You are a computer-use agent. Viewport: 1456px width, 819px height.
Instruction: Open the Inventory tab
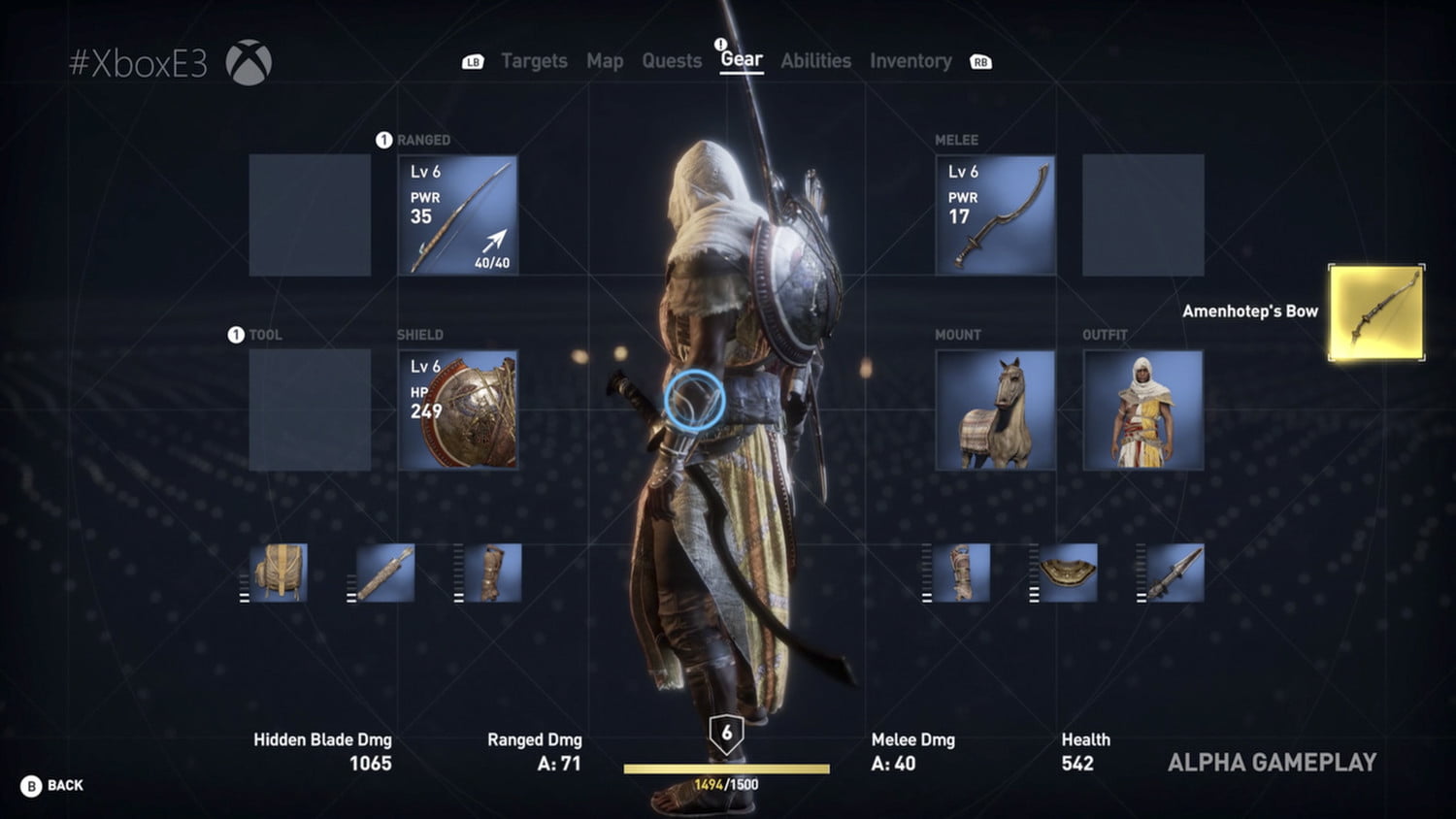[x=910, y=61]
